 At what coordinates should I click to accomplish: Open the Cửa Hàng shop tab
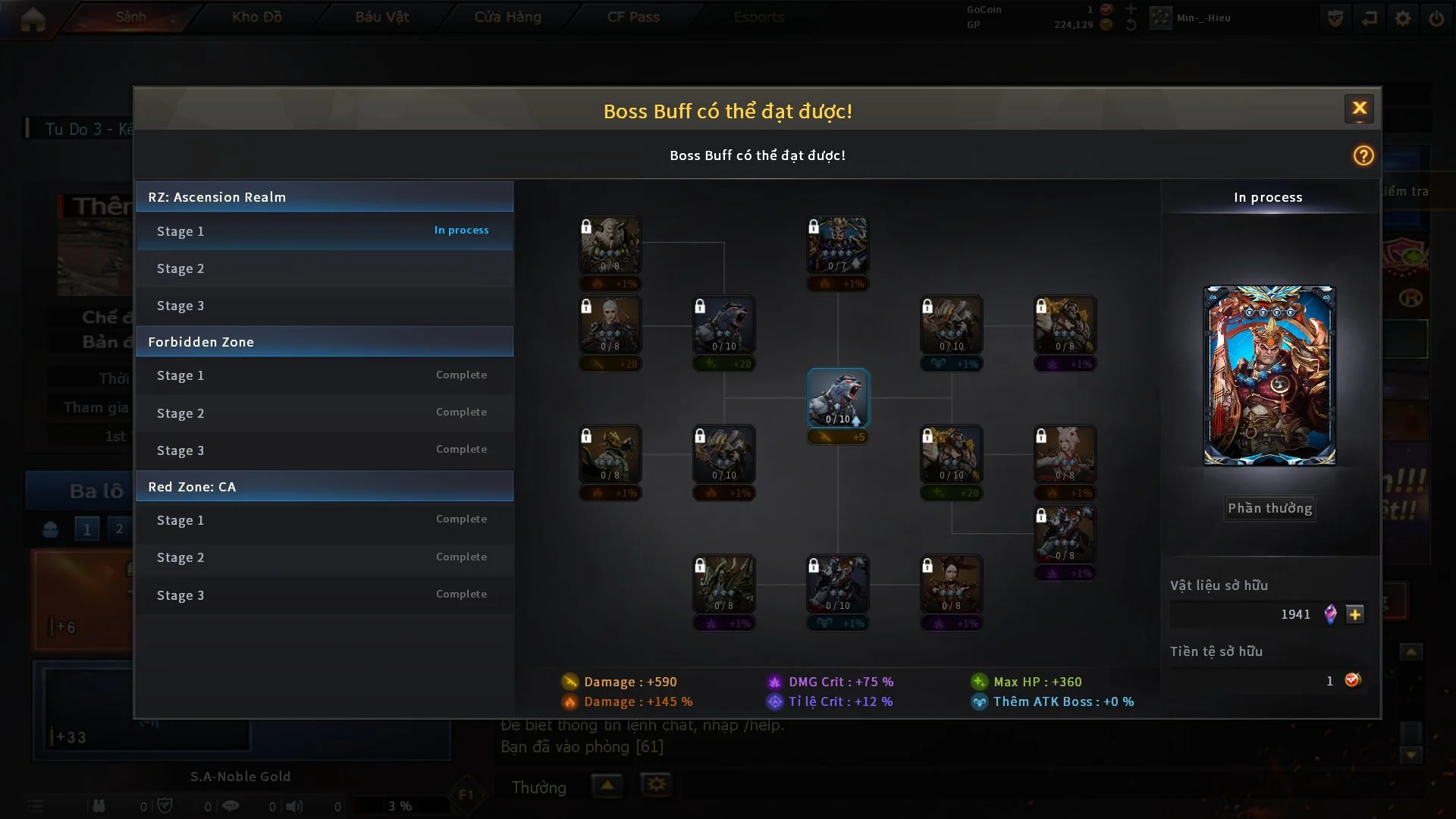point(507,17)
